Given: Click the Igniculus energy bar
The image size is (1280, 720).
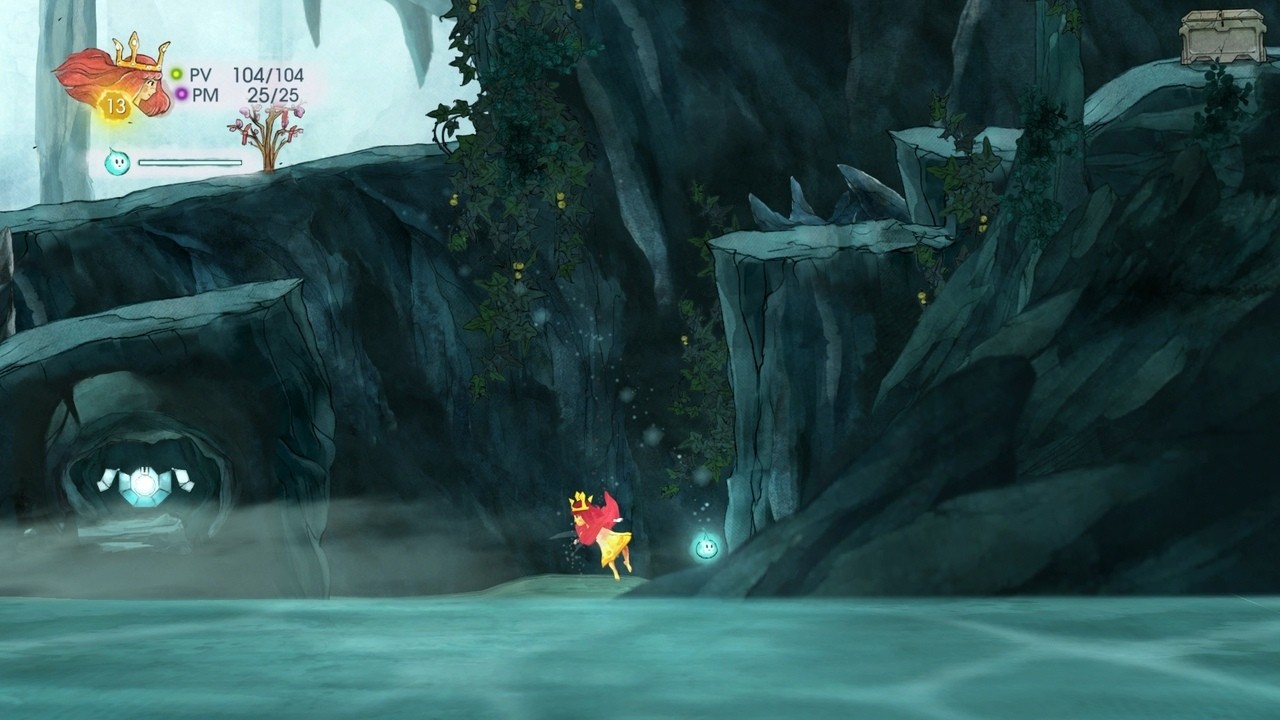Looking at the screenshot, I should tap(190, 160).
